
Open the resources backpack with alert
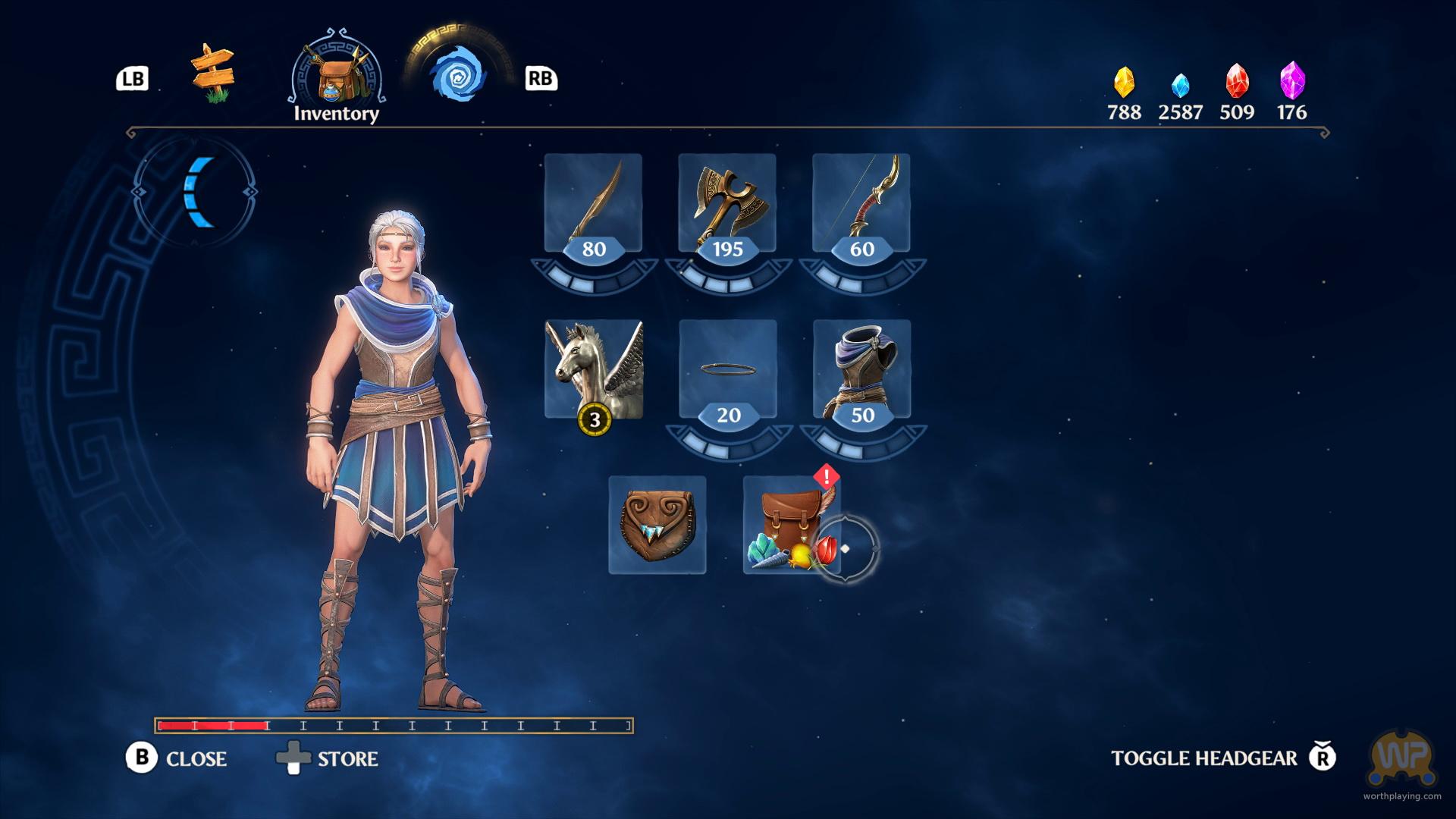(792, 525)
